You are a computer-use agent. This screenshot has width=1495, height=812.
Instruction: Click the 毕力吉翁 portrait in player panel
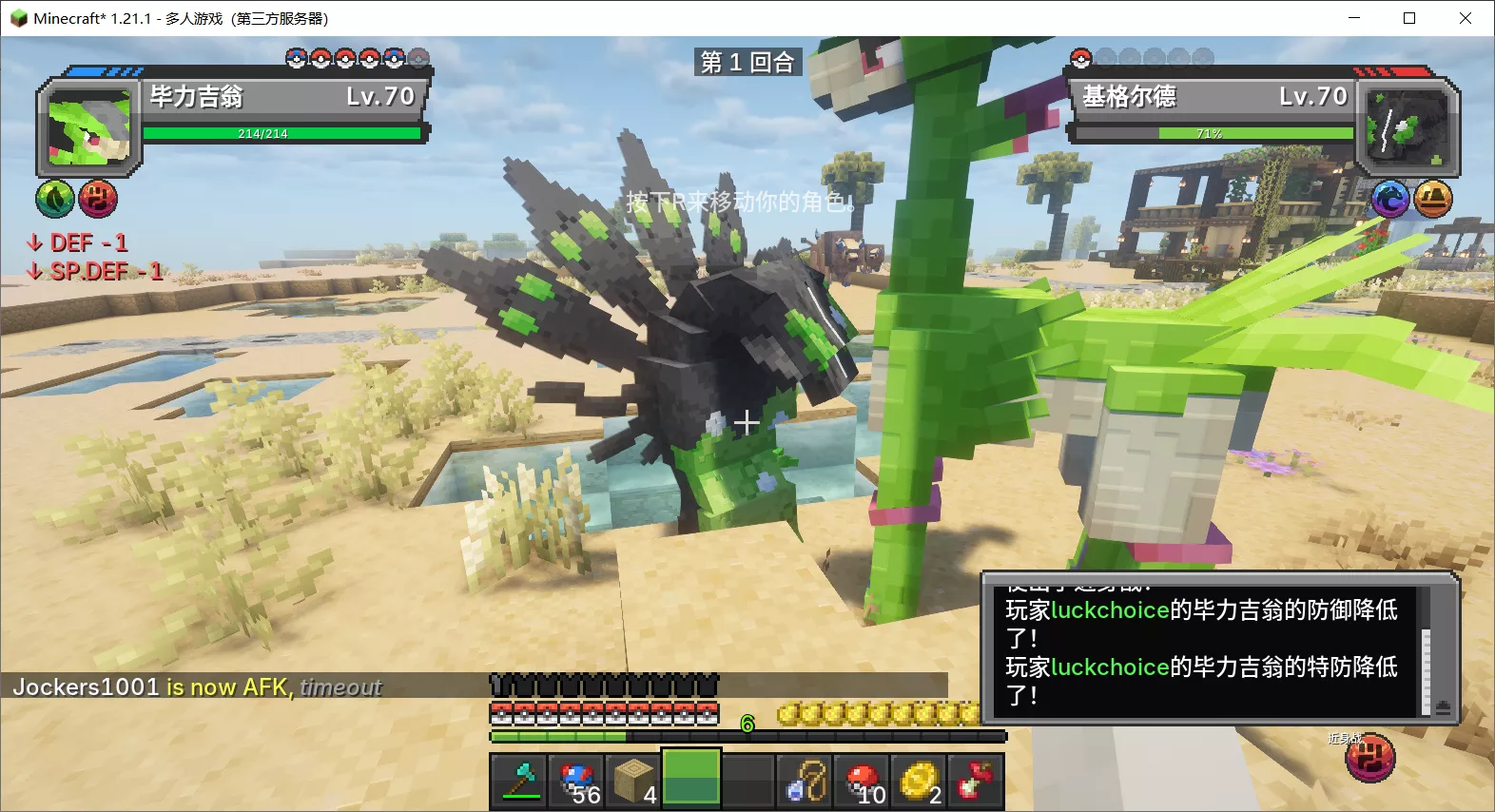[89, 128]
